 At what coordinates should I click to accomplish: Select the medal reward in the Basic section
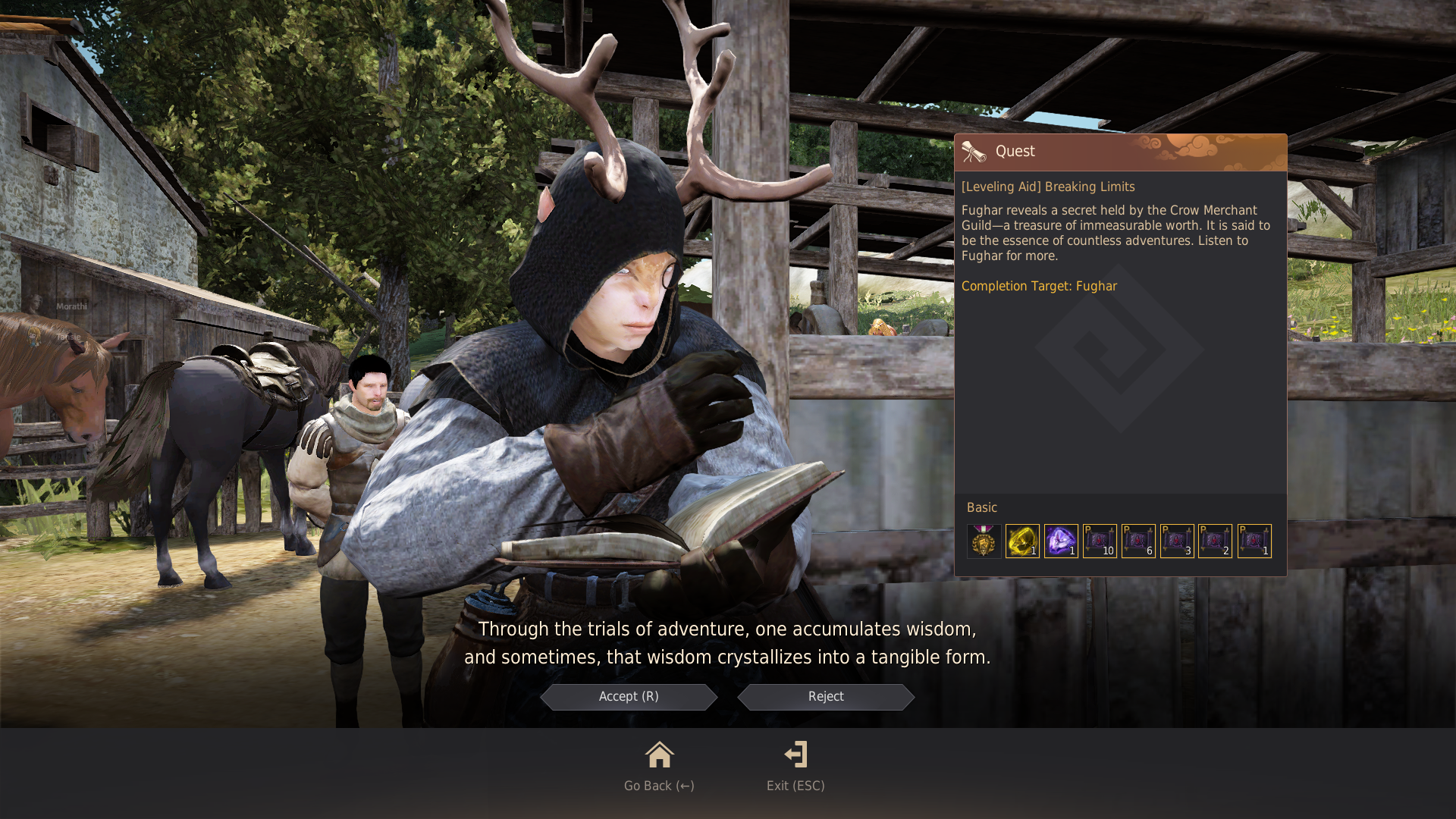983,540
